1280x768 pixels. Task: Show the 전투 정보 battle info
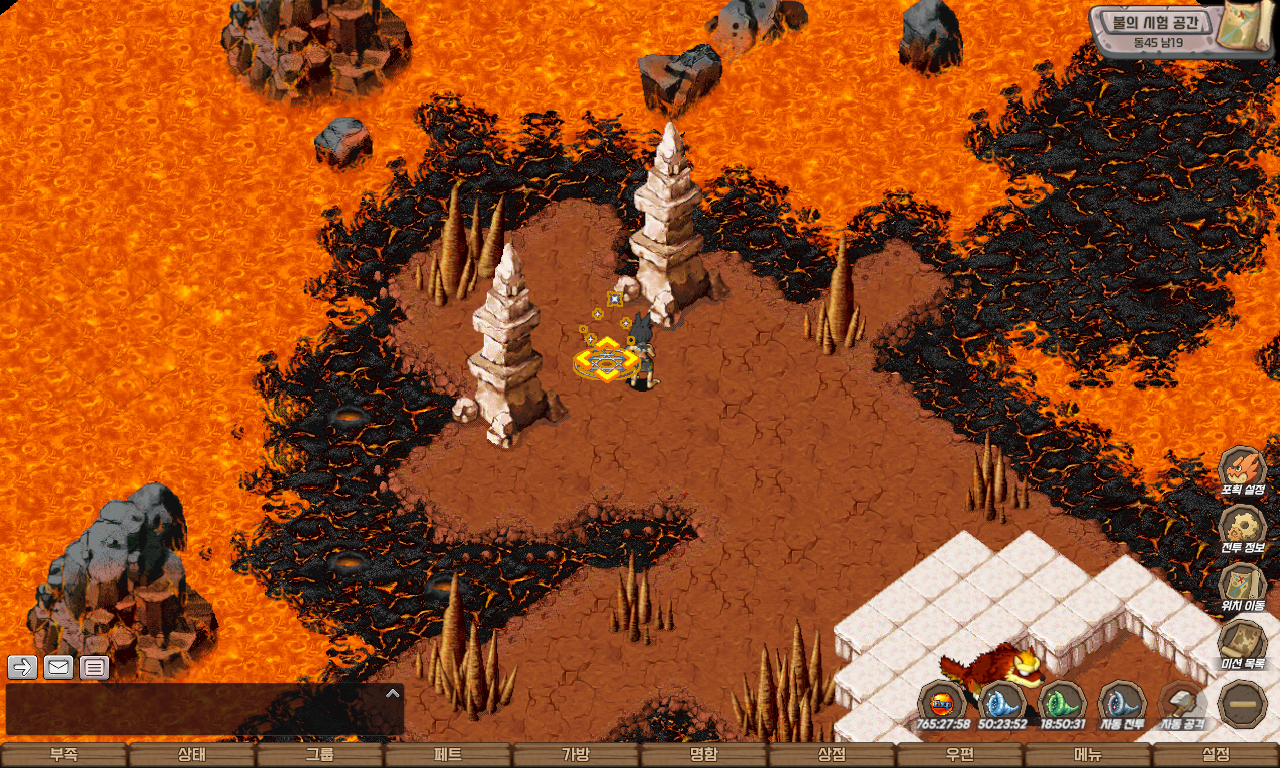point(1243,528)
